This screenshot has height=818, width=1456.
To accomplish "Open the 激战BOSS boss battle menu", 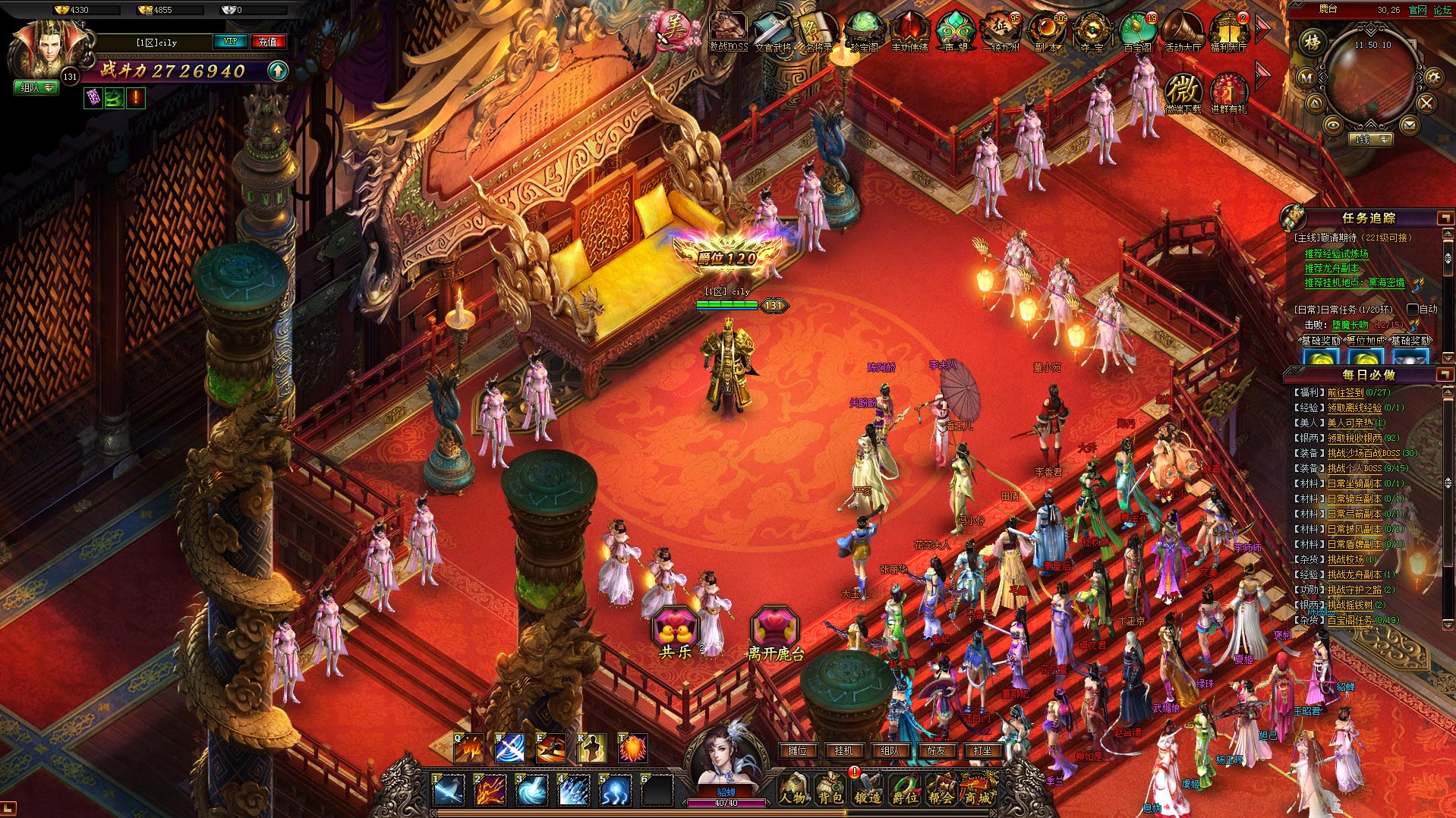I will (728, 30).
